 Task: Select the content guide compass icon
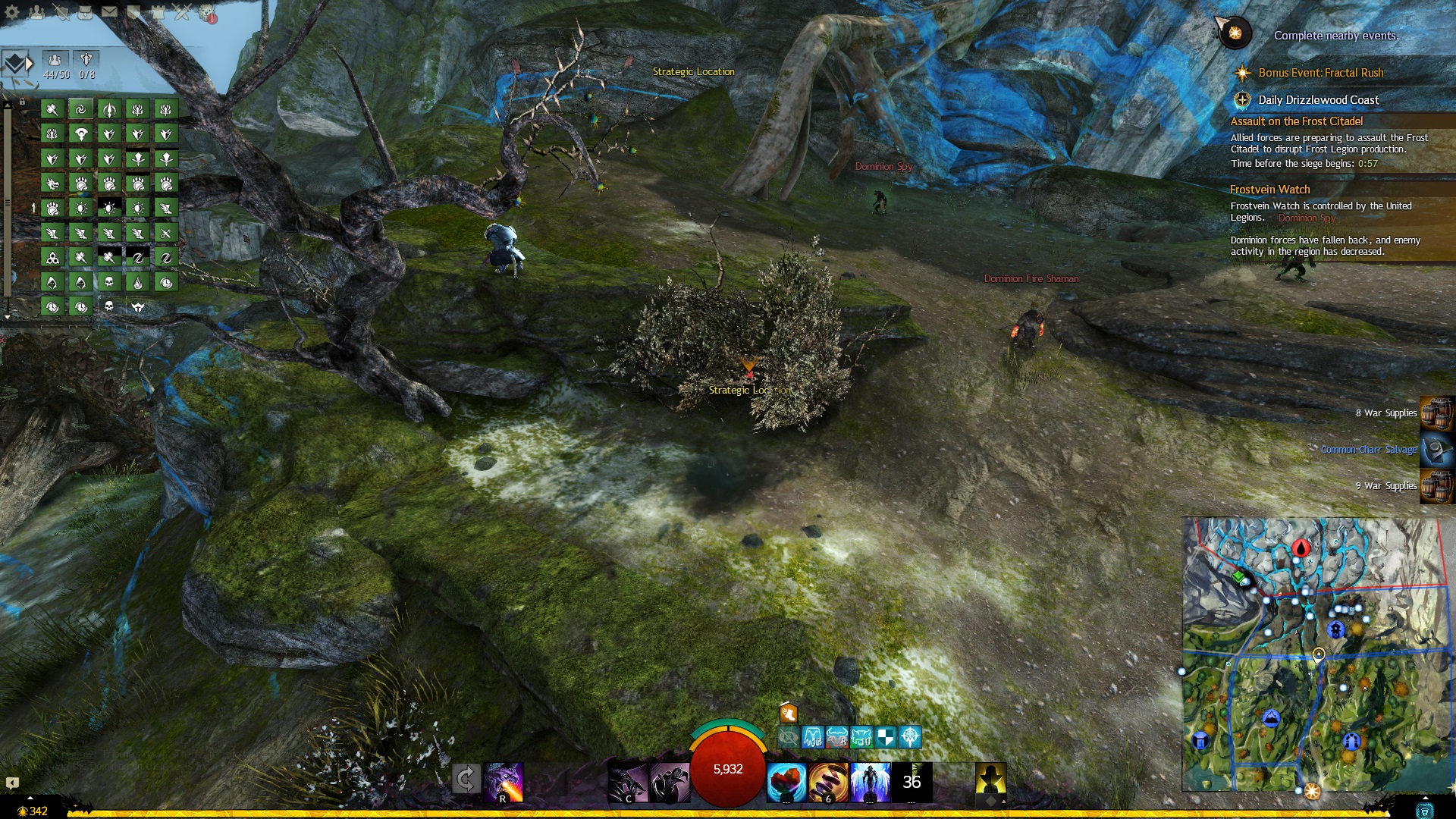click(1235, 33)
